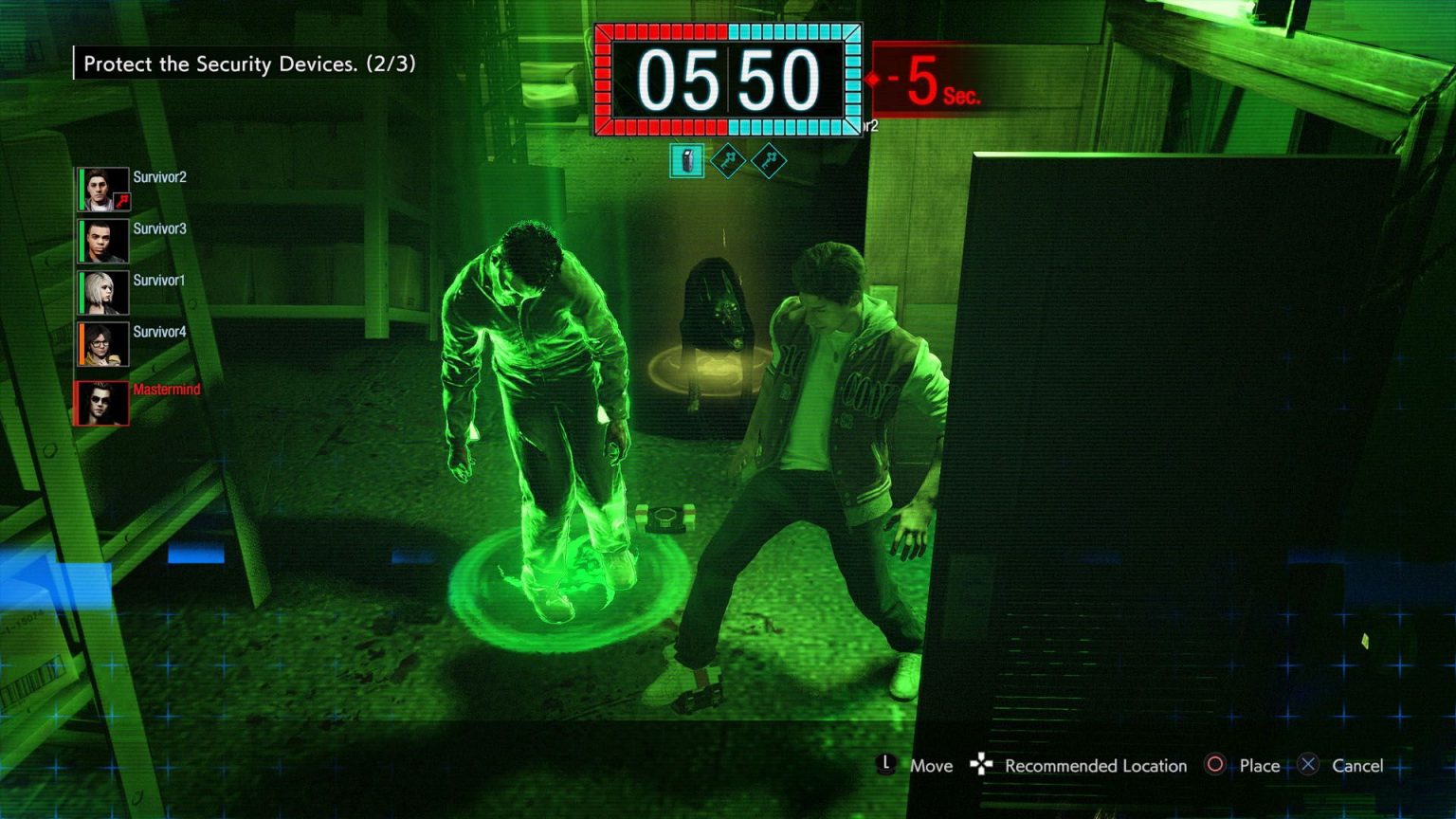Click the X button Cancel icon
Screen dimensions: 1456x819
click(x=1309, y=765)
